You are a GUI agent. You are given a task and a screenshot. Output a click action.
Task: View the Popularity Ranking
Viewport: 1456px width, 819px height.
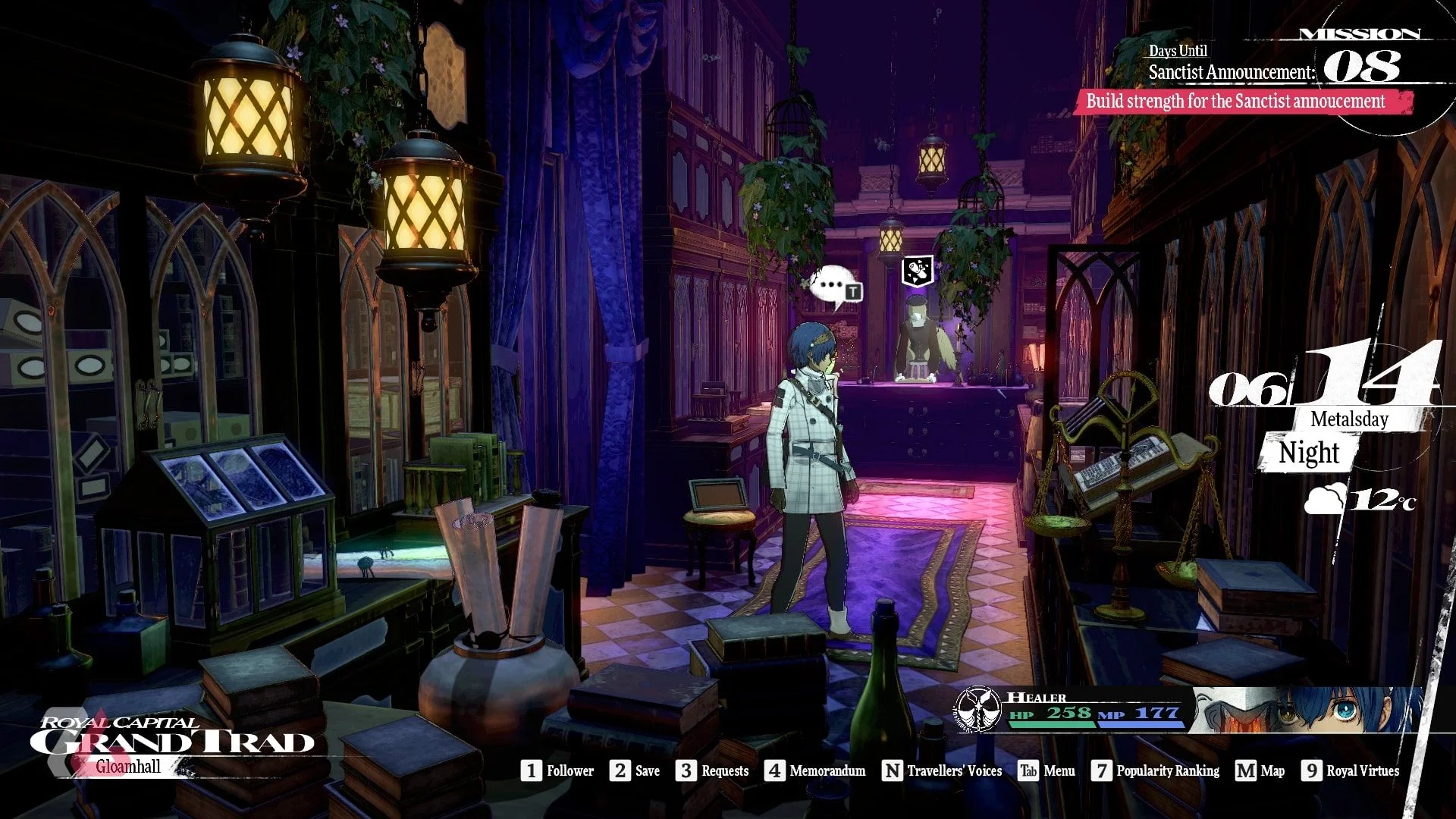[1156, 770]
